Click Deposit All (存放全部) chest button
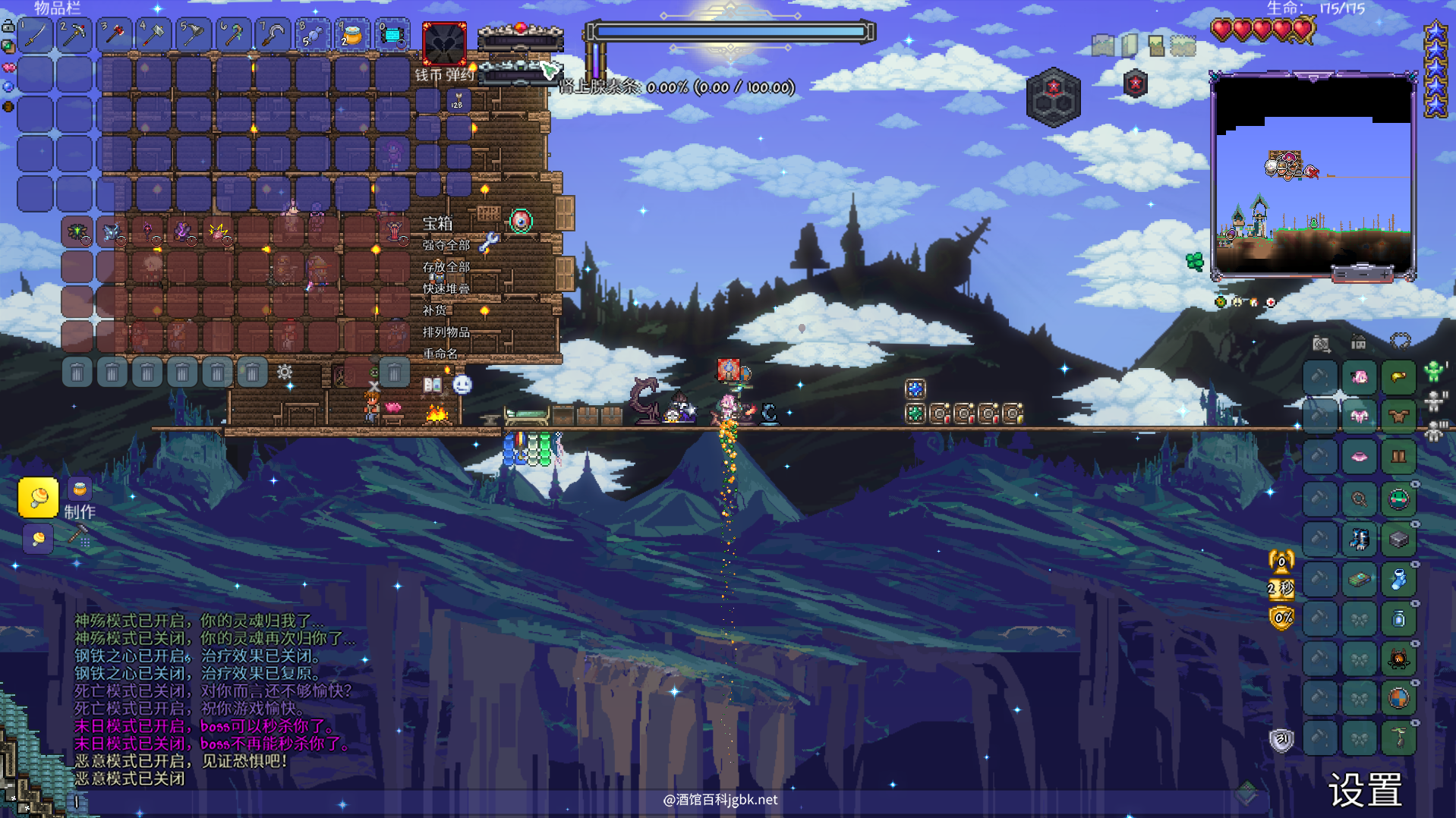The image size is (1456, 818). pos(446,267)
